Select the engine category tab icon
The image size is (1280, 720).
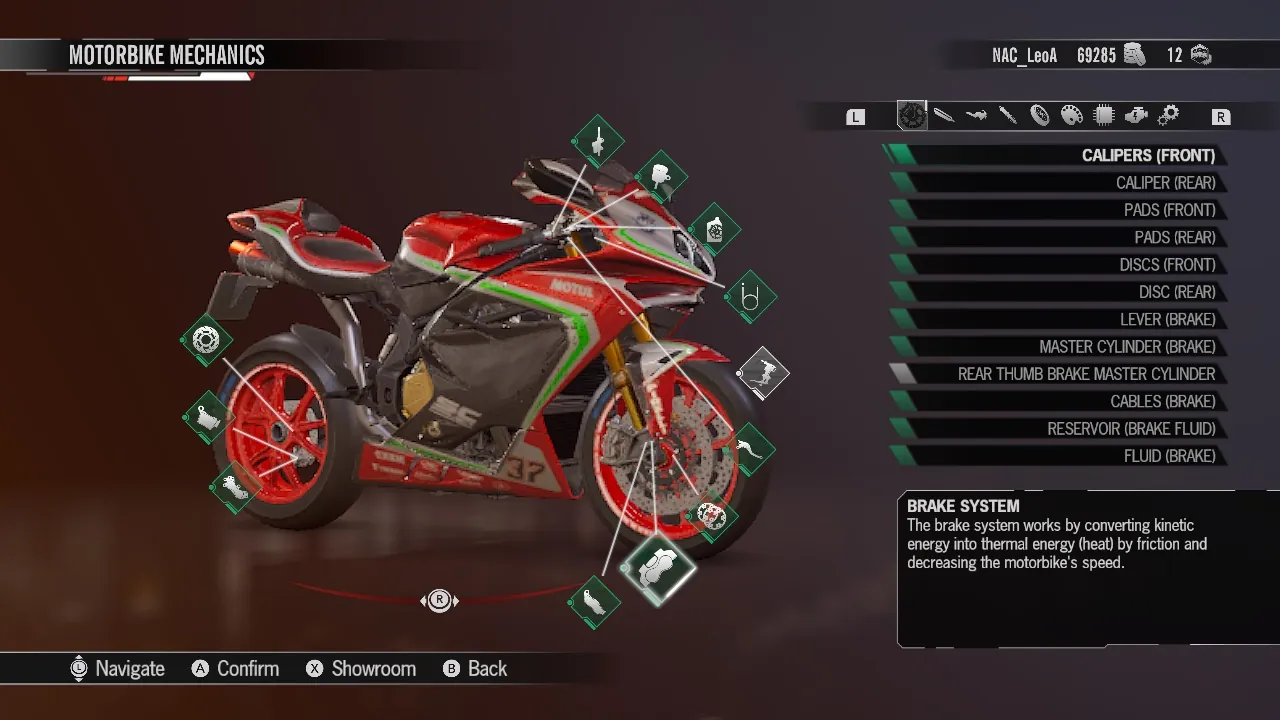(1136, 115)
